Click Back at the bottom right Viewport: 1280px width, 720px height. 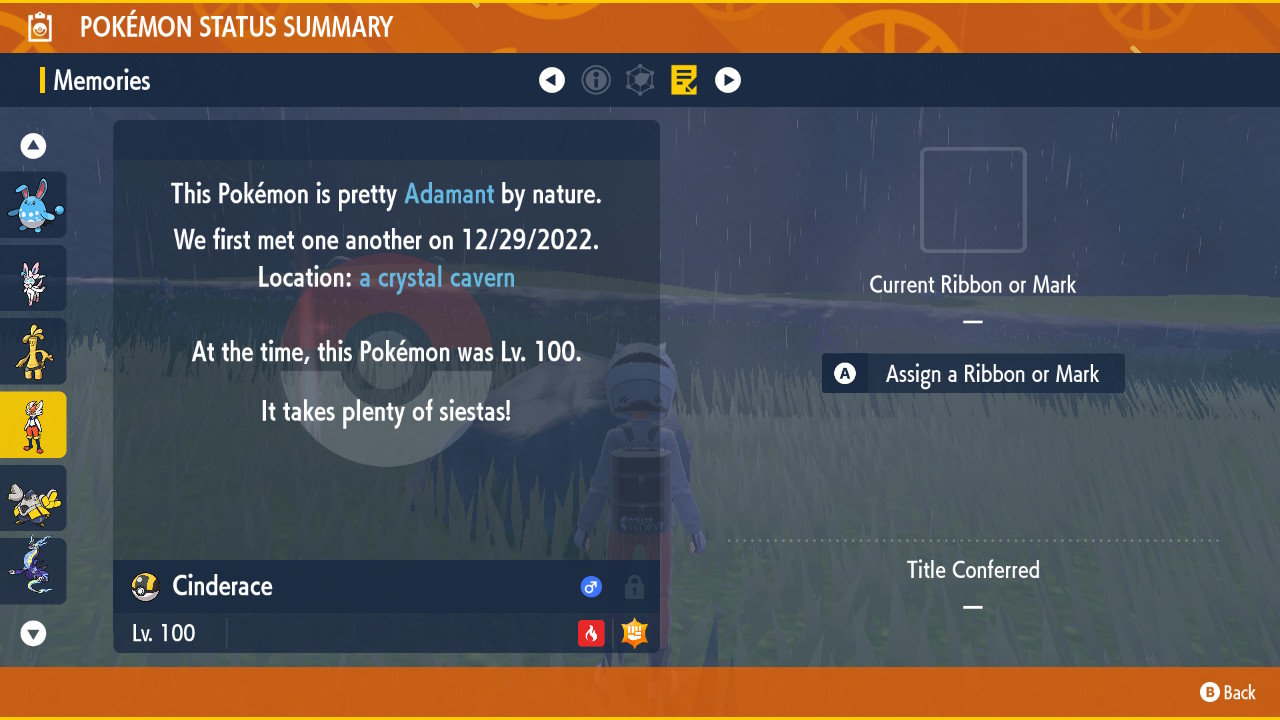(x=1228, y=692)
